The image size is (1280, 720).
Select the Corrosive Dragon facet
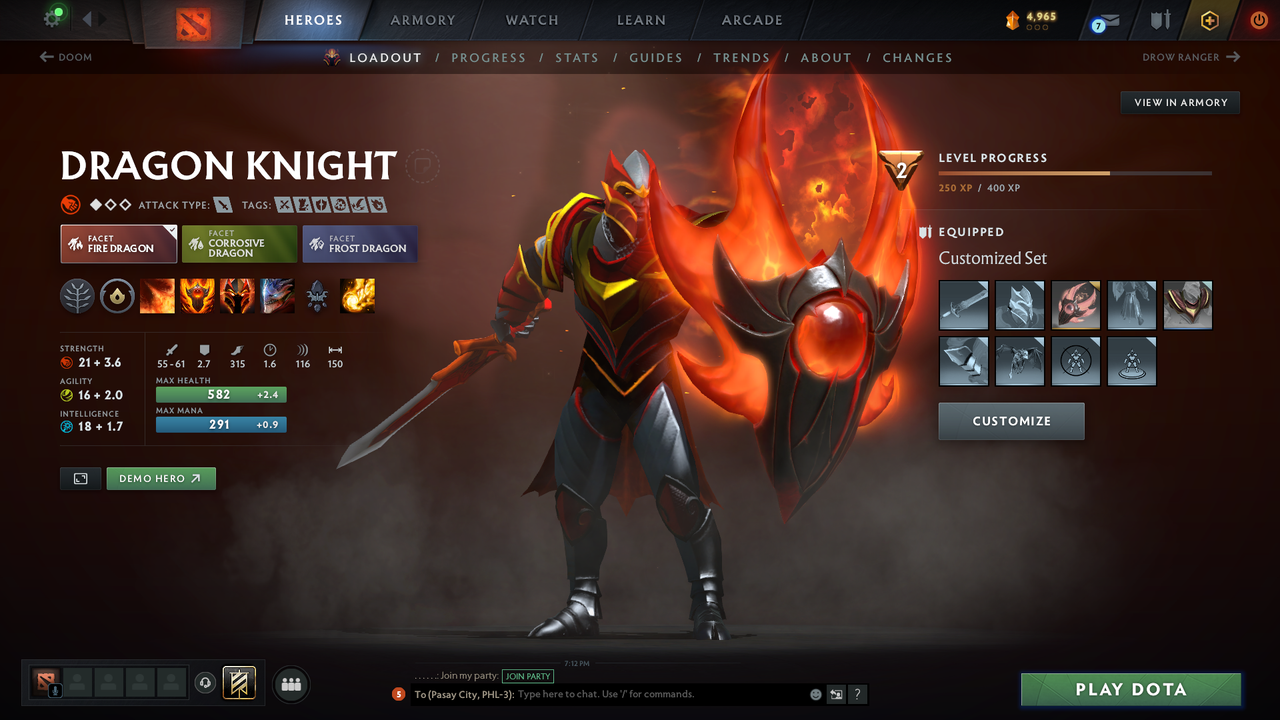(238, 243)
